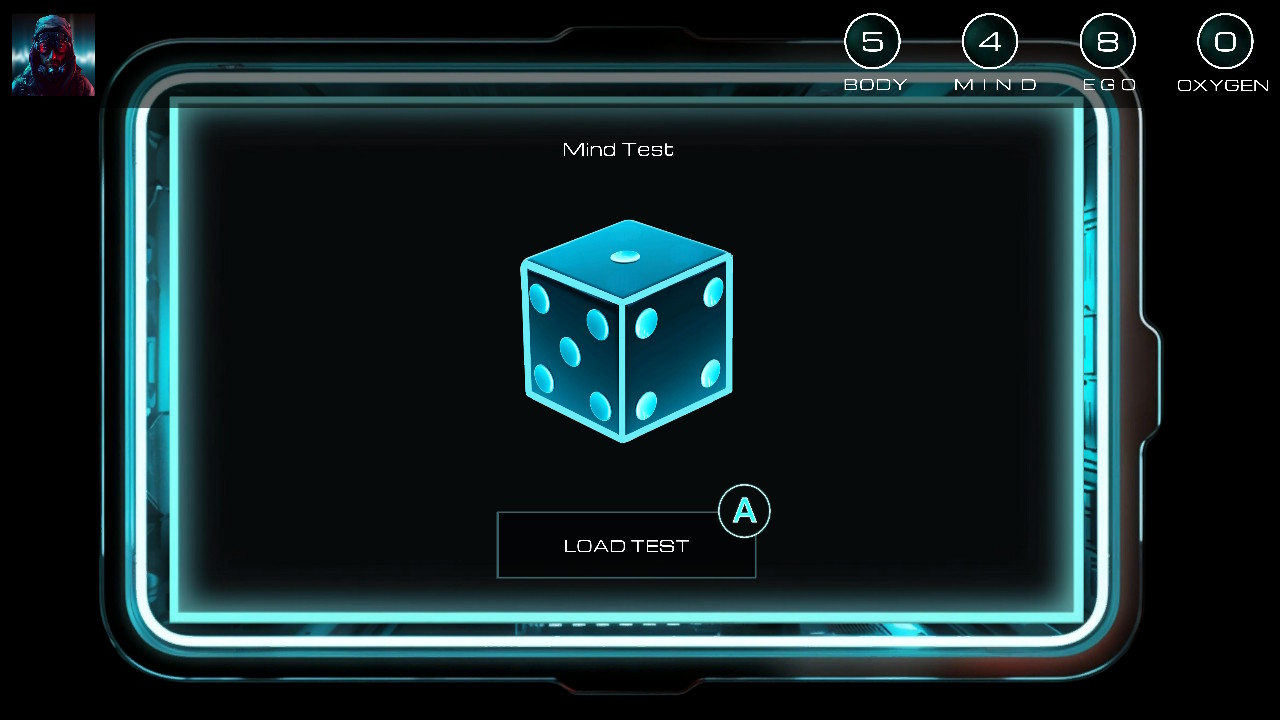Image resolution: width=1280 pixels, height=720 pixels.
Task: Click the EGO label text
Action: coord(1108,85)
